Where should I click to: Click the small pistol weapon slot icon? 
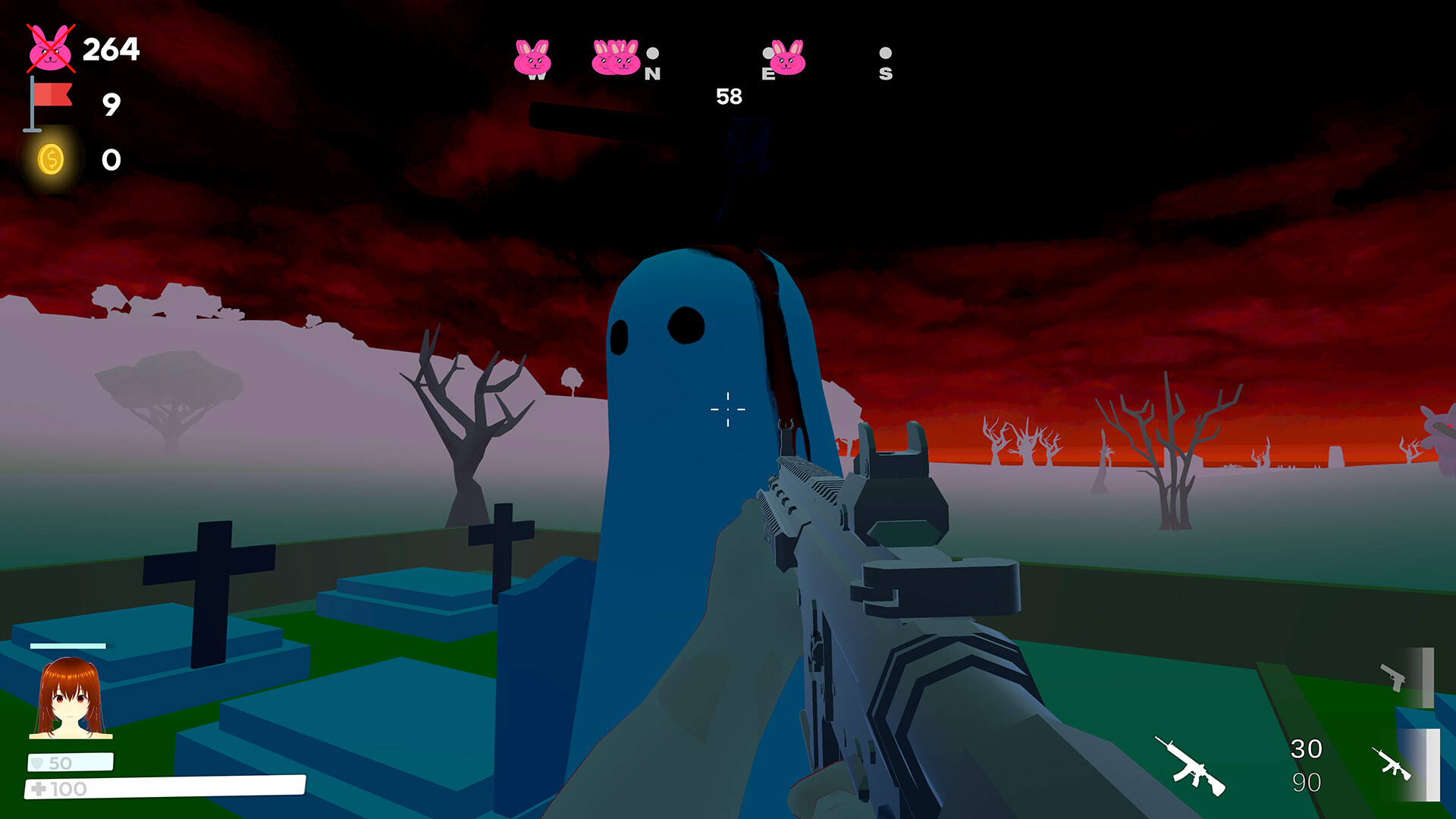(x=1393, y=677)
